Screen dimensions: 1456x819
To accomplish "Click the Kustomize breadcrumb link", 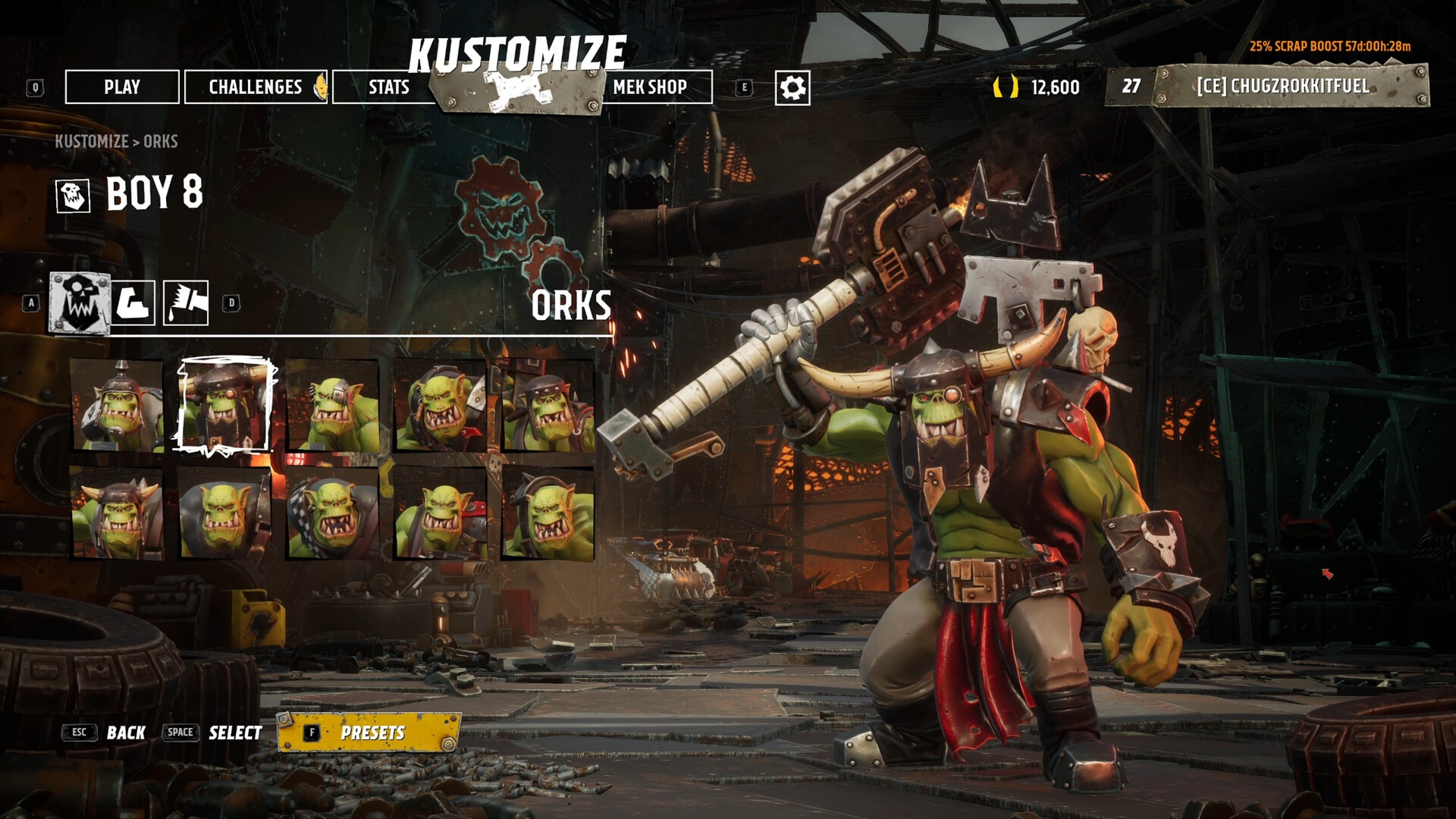I will [91, 142].
